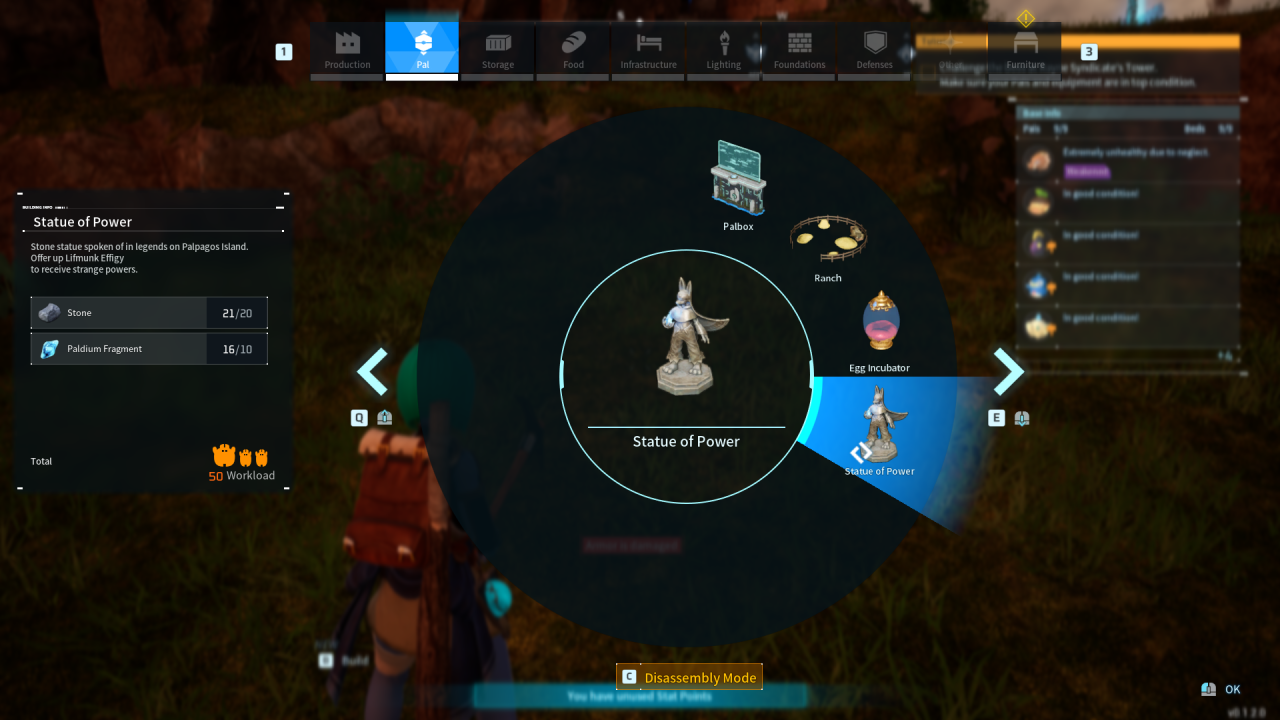This screenshot has width=1280, height=720.
Task: Select the Storage category icon
Action: (497, 50)
